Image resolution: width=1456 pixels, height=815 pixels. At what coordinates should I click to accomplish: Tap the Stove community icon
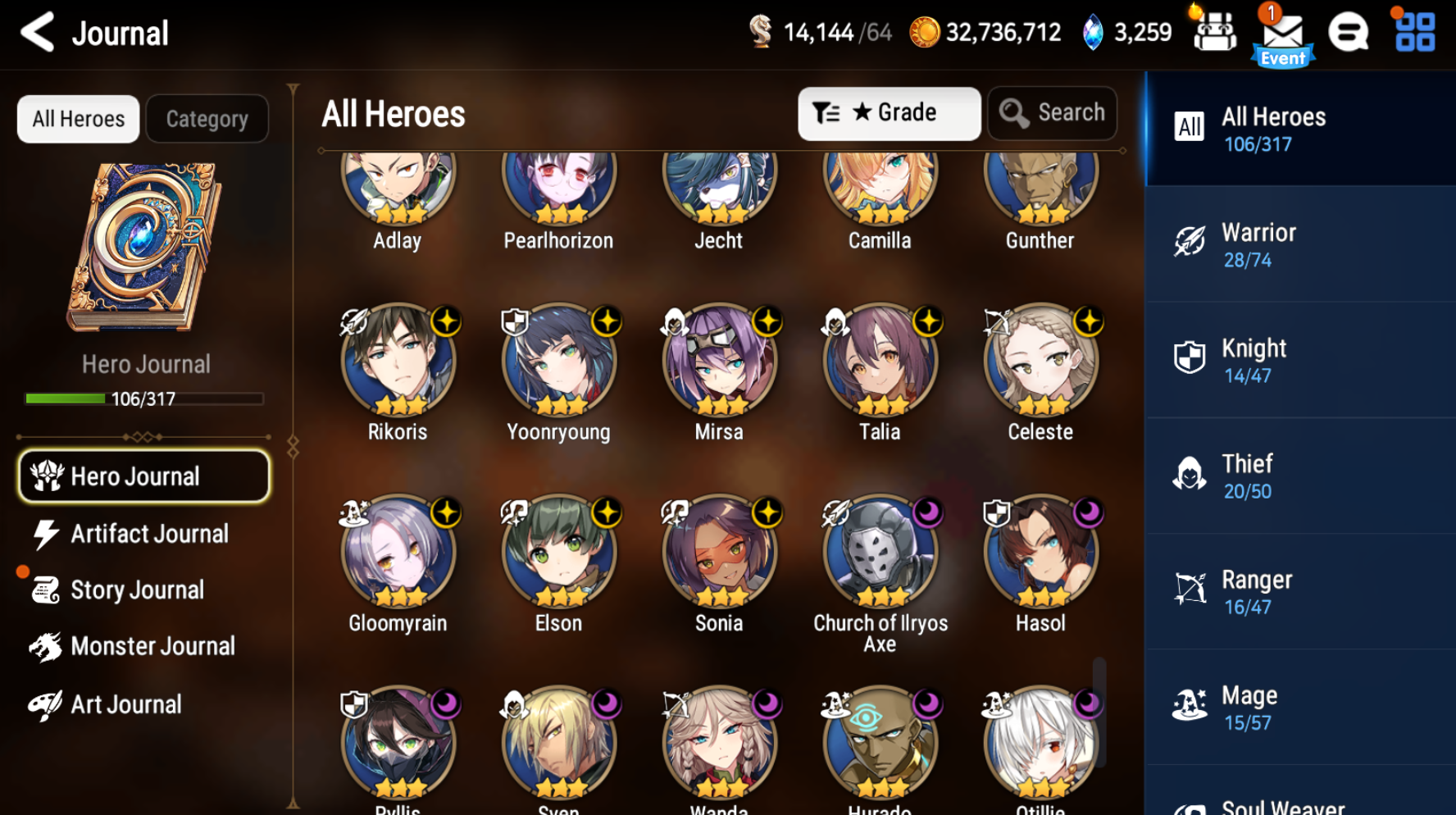[1347, 34]
